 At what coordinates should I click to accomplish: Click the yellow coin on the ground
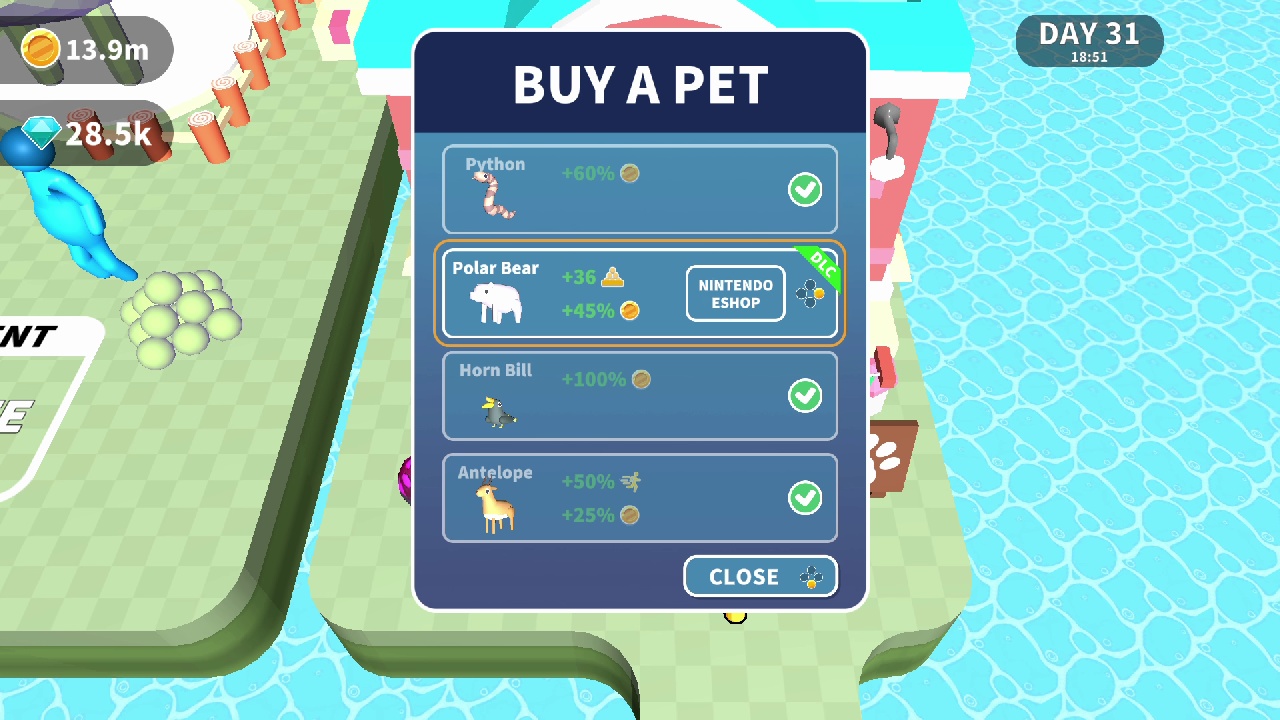click(x=735, y=616)
